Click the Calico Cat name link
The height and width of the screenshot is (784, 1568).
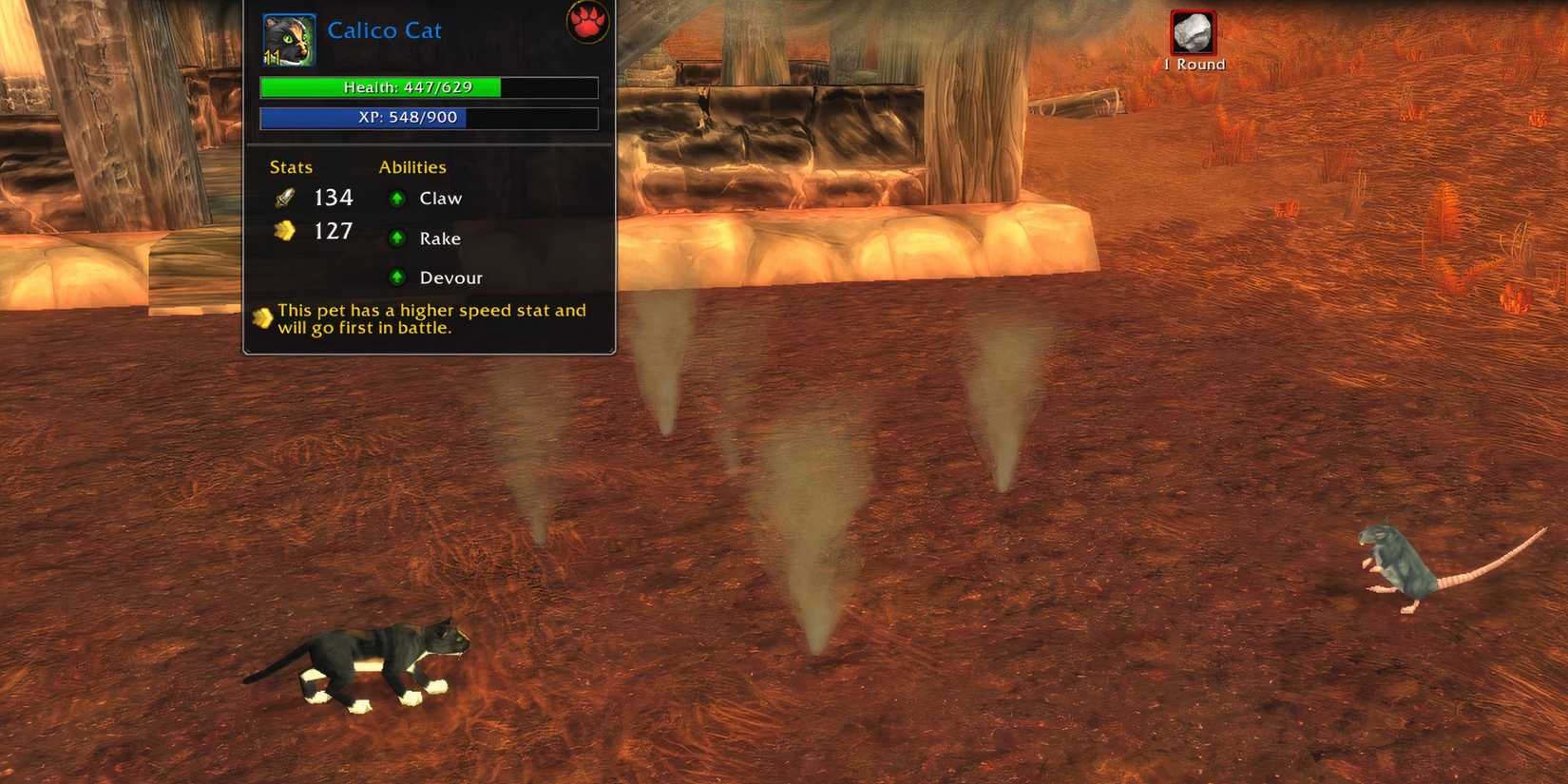385,29
